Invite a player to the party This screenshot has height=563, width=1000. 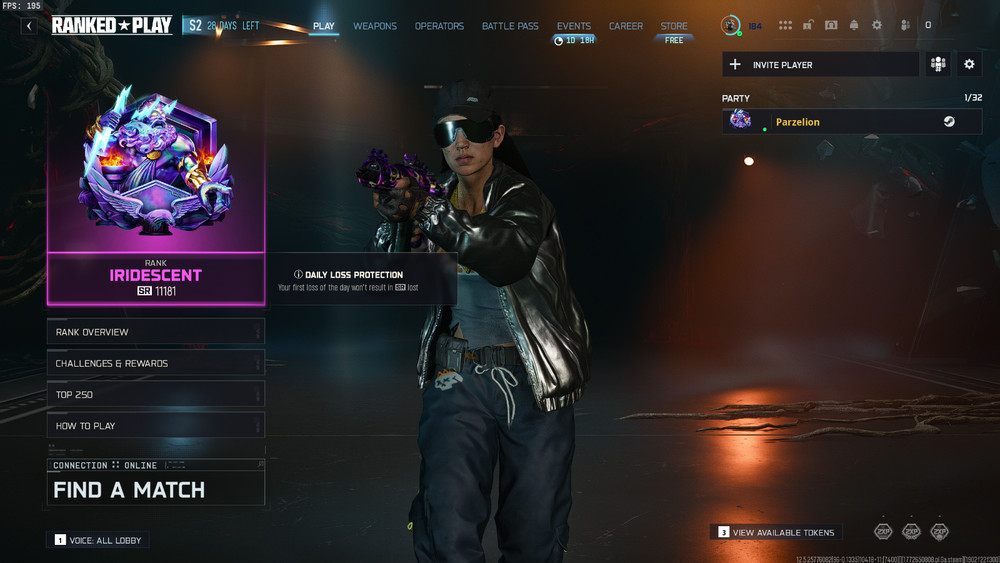(x=820, y=65)
